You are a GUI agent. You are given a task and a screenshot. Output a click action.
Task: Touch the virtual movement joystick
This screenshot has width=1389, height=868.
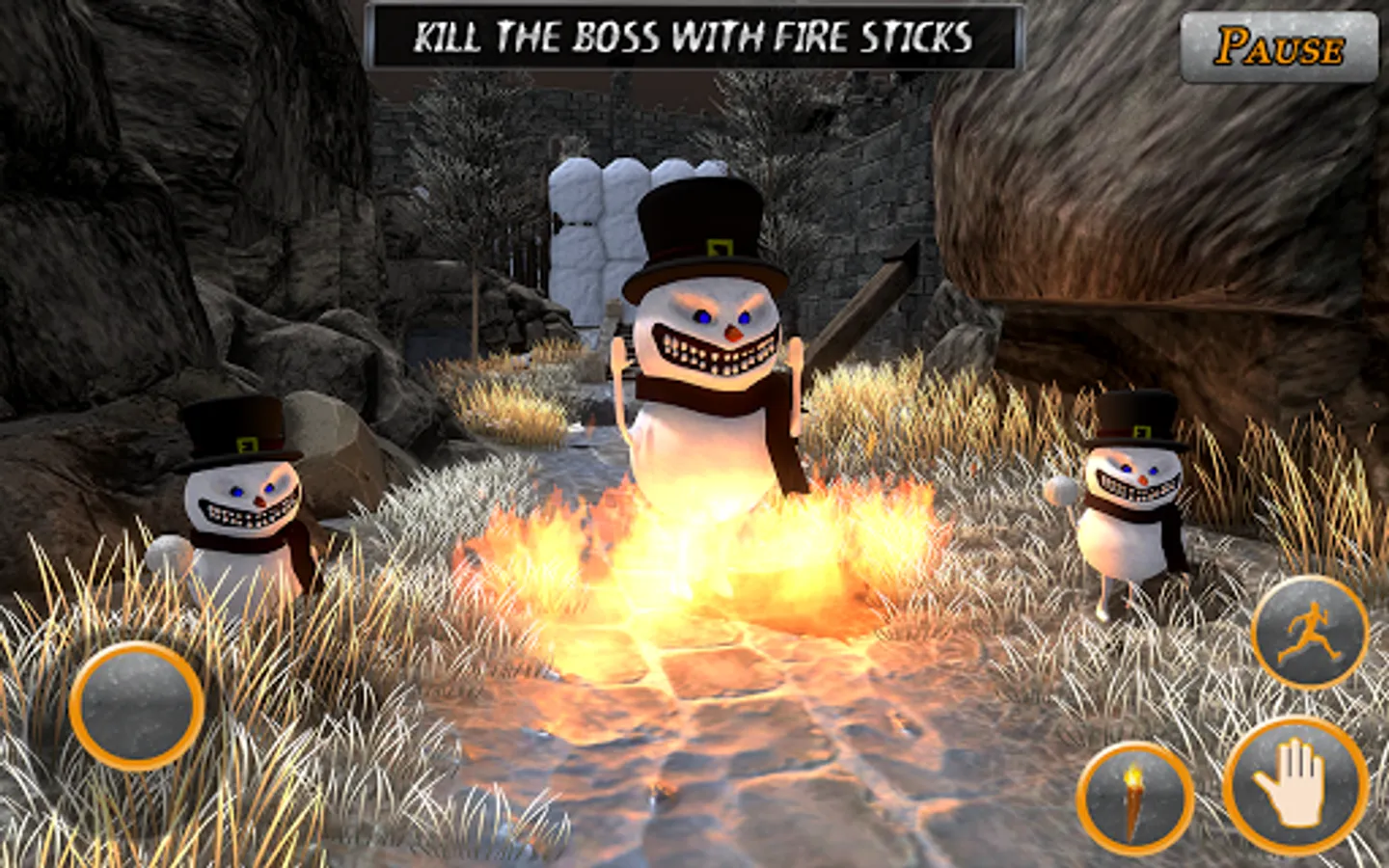[x=136, y=705]
